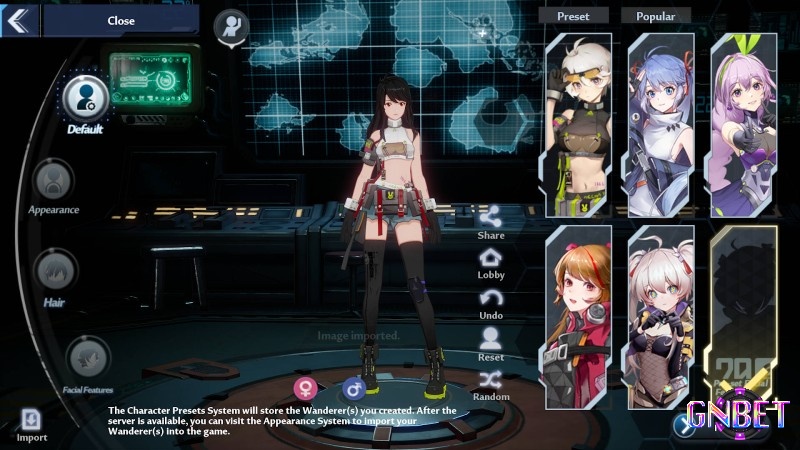Randomize the character appearance
The image size is (800, 450).
(491, 380)
